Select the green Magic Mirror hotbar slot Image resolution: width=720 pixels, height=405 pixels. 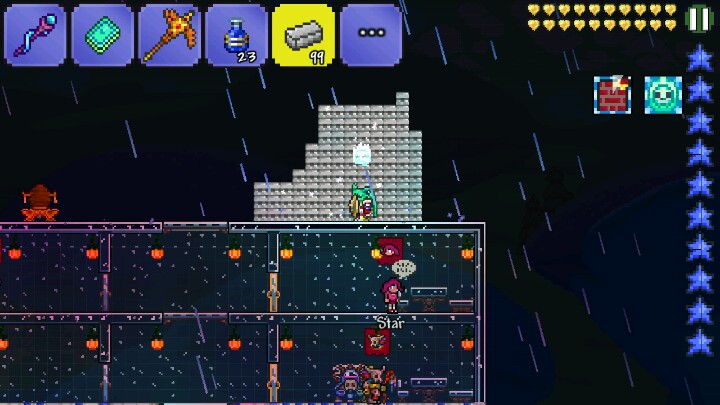point(103,35)
